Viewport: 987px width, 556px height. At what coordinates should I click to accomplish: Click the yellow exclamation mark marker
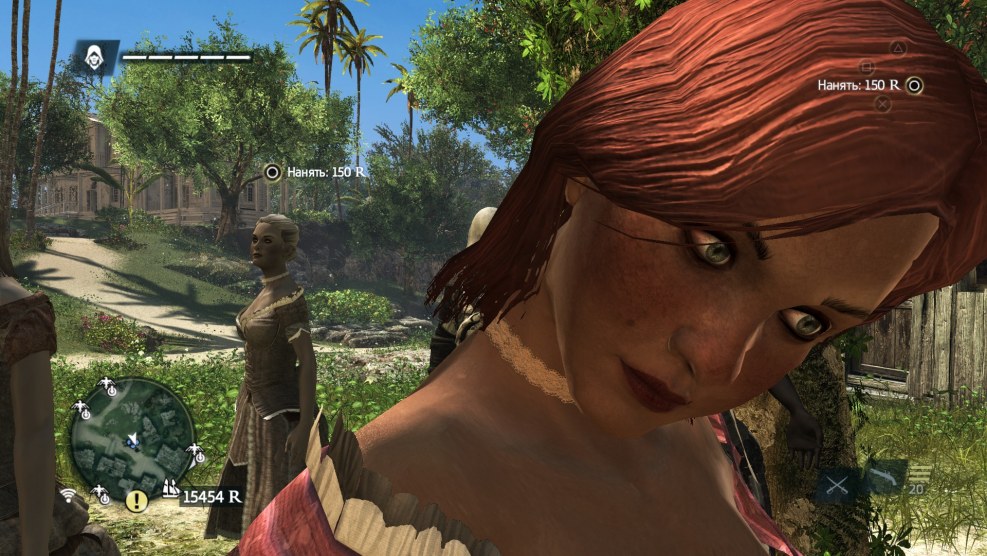(135, 502)
